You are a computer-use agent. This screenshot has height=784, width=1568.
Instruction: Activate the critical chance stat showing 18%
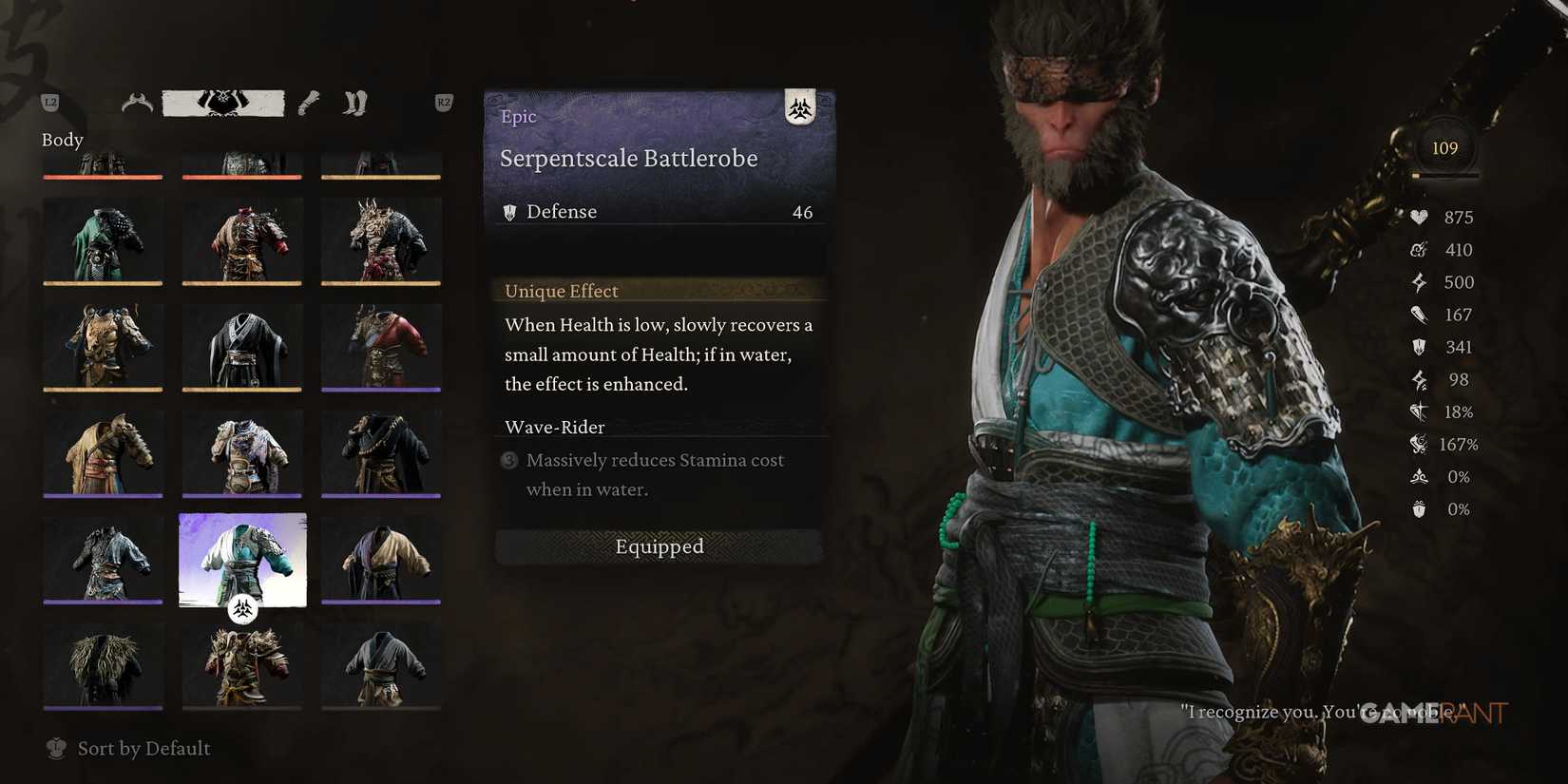tap(1418, 411)
